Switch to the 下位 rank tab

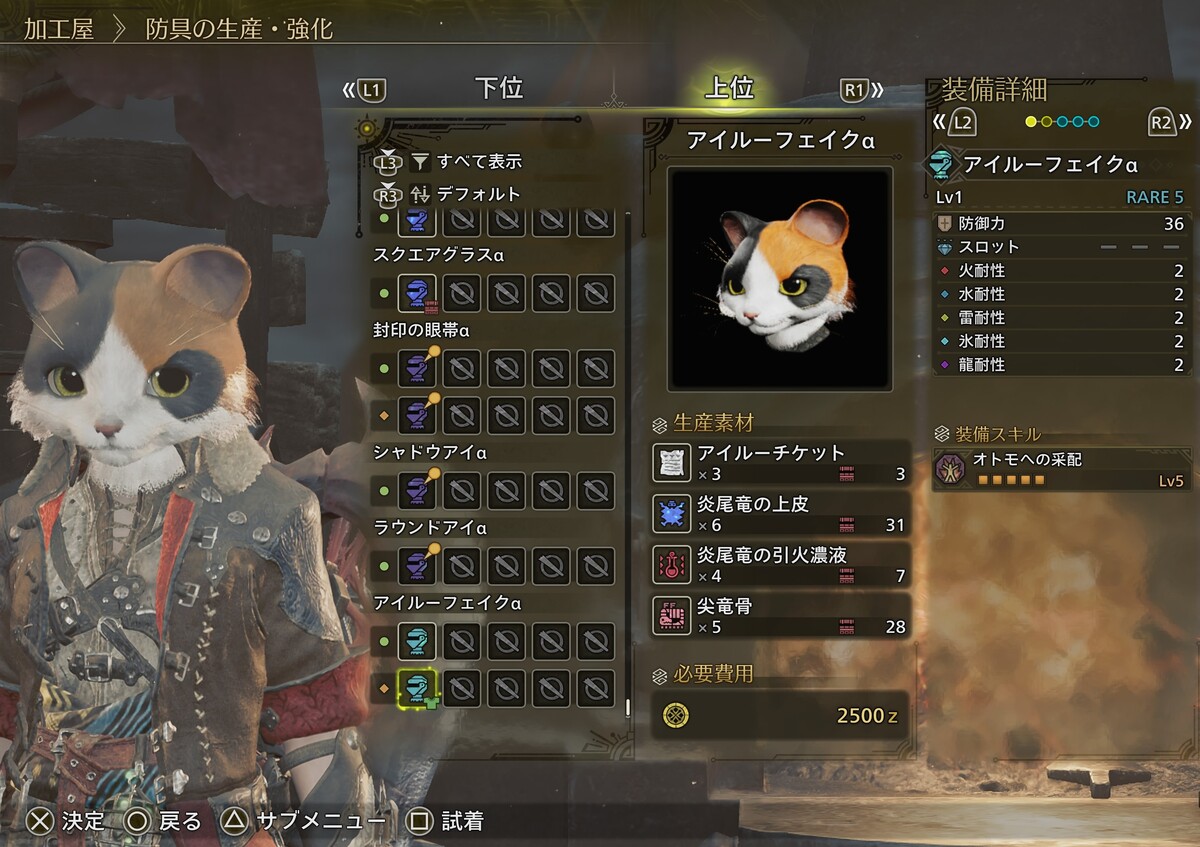click(498, 89)
